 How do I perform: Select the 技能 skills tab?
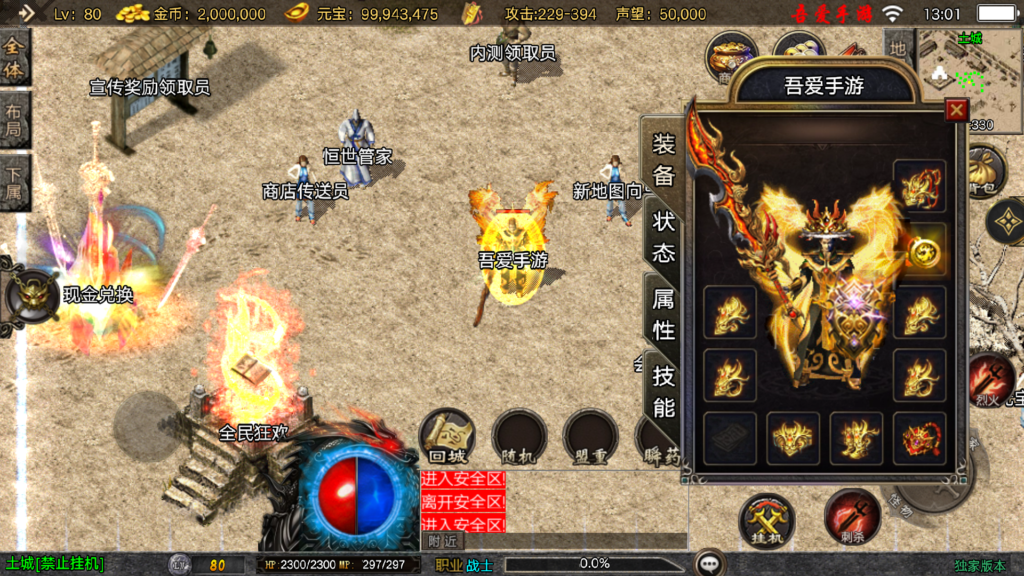point(664,391)
